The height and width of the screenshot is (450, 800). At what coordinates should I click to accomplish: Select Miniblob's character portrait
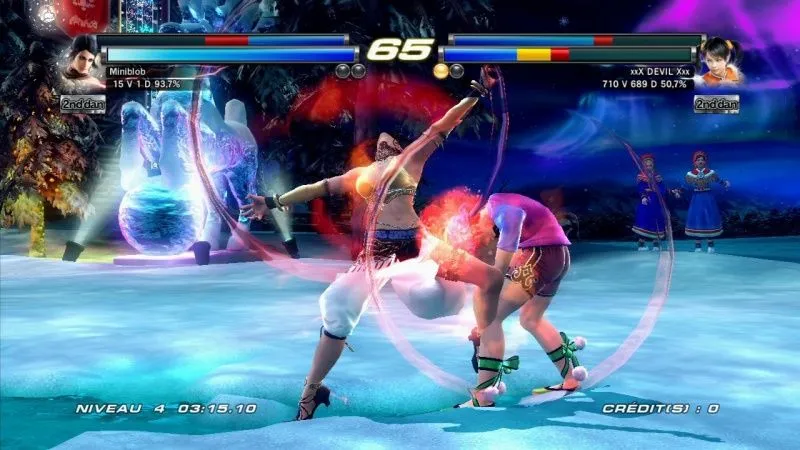click(x=82, y=61)
